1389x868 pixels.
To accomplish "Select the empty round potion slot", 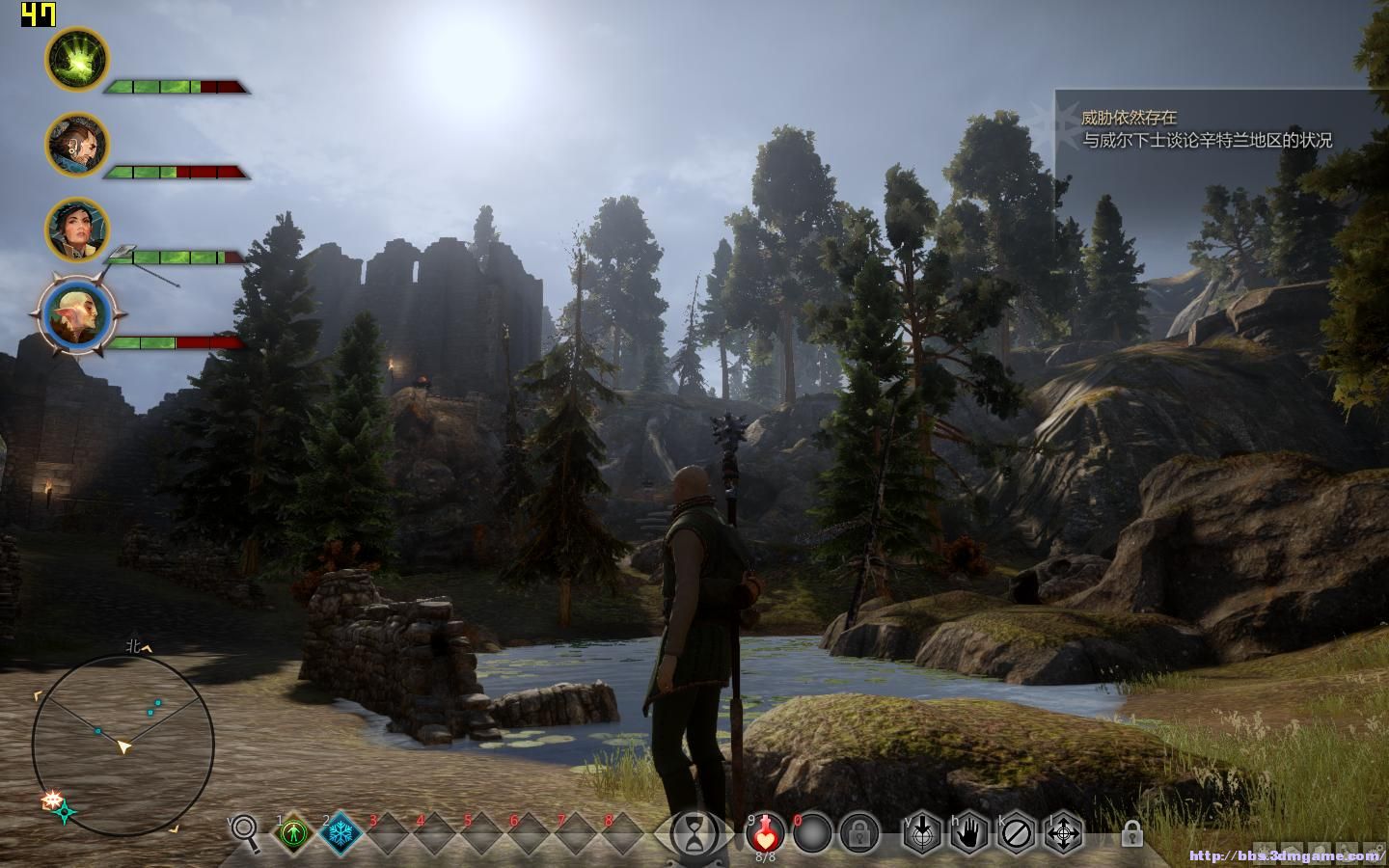I will point(812,832).
